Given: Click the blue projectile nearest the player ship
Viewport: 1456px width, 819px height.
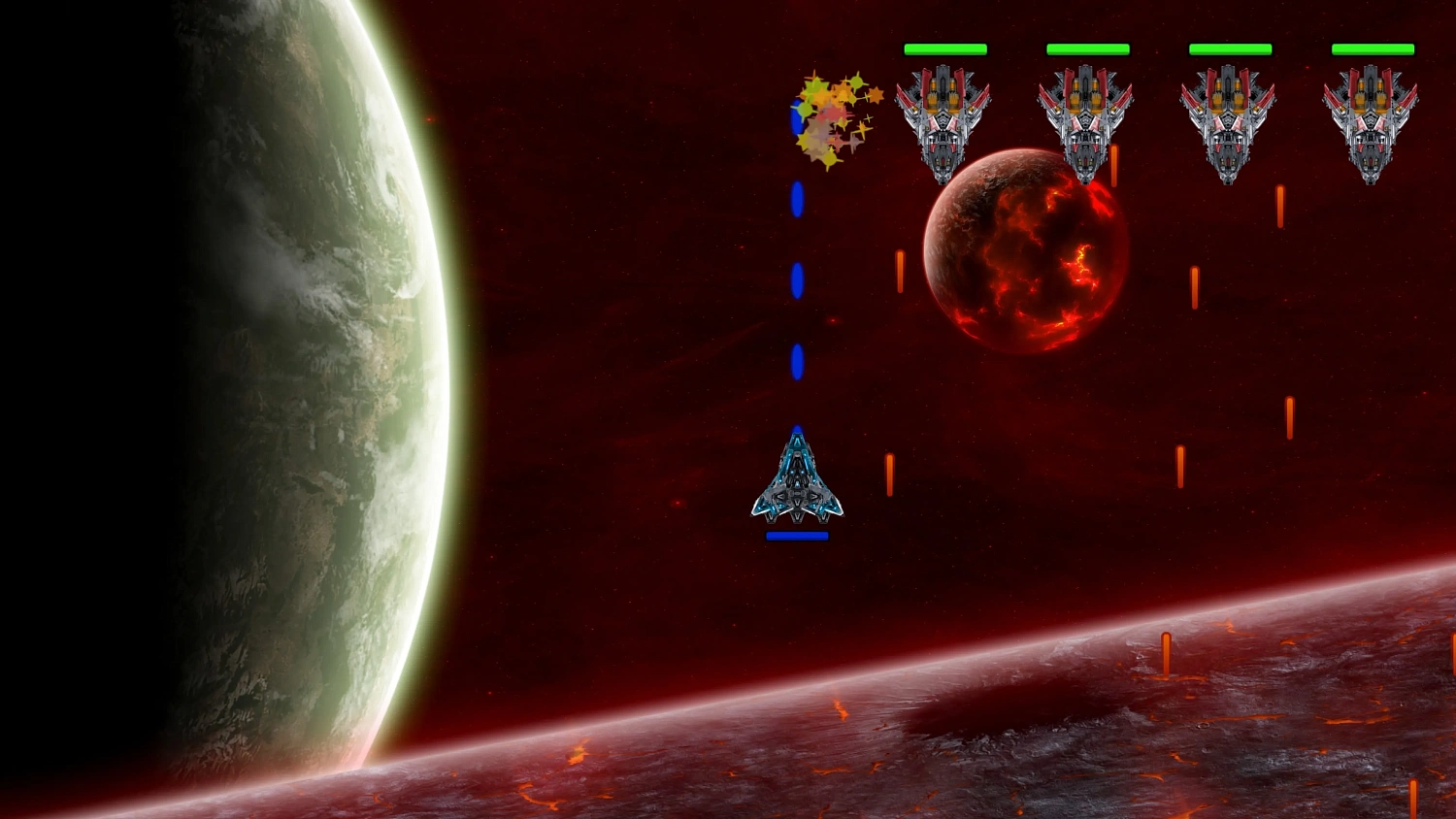Looking at the screenshot, I should 799,359.
